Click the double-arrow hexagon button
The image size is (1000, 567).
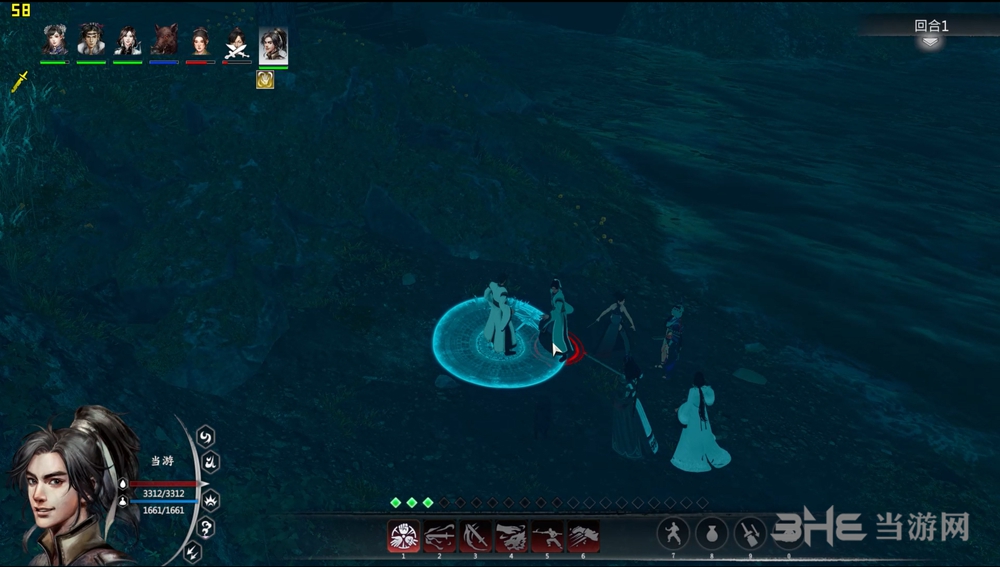click(x=193, y=551)
